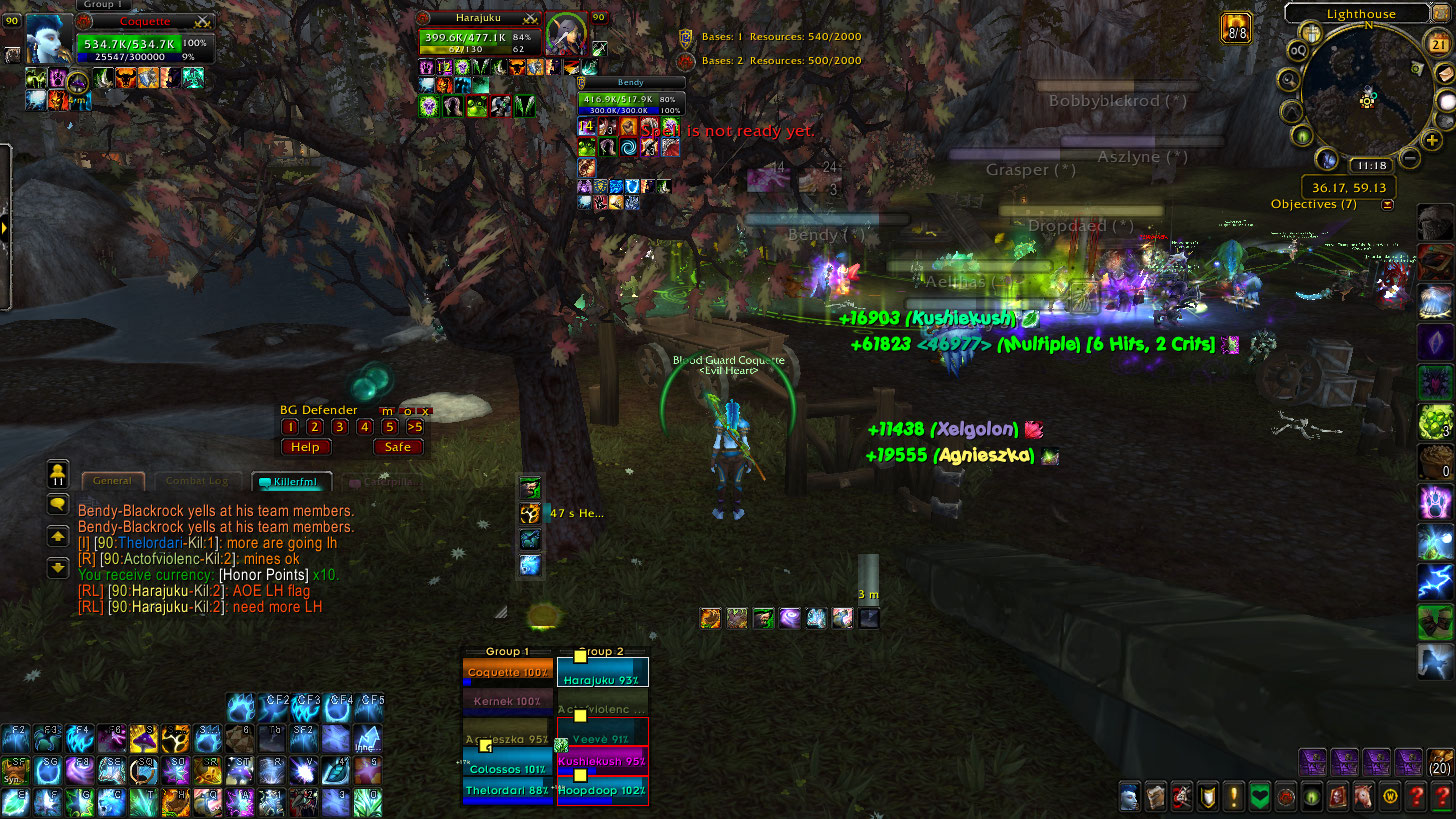The image size is (1456, 819).
Task: Select Harajuku in the raid frames
Action: 602,674
